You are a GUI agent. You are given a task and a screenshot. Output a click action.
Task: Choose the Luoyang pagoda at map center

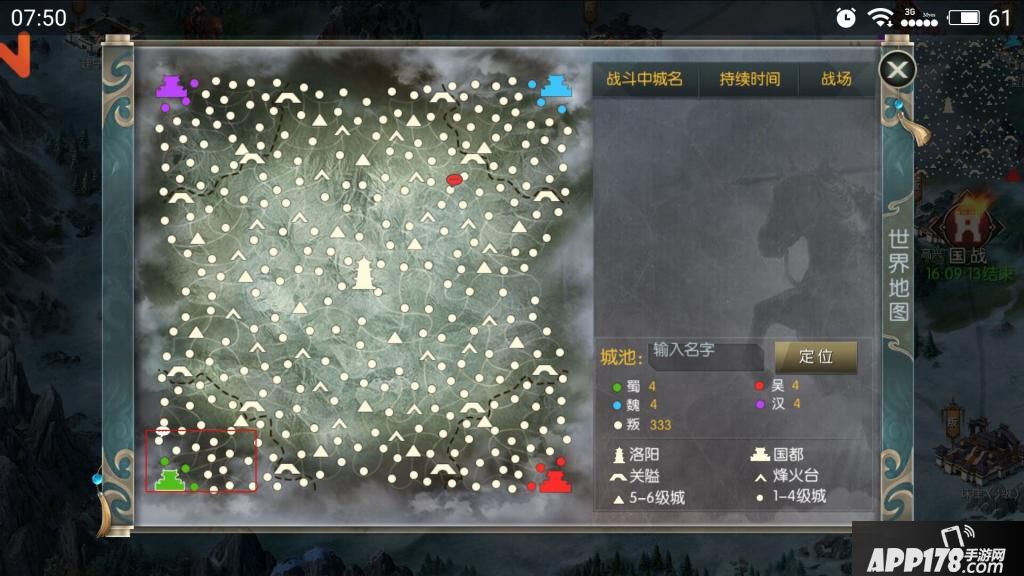tap(362, 272)
